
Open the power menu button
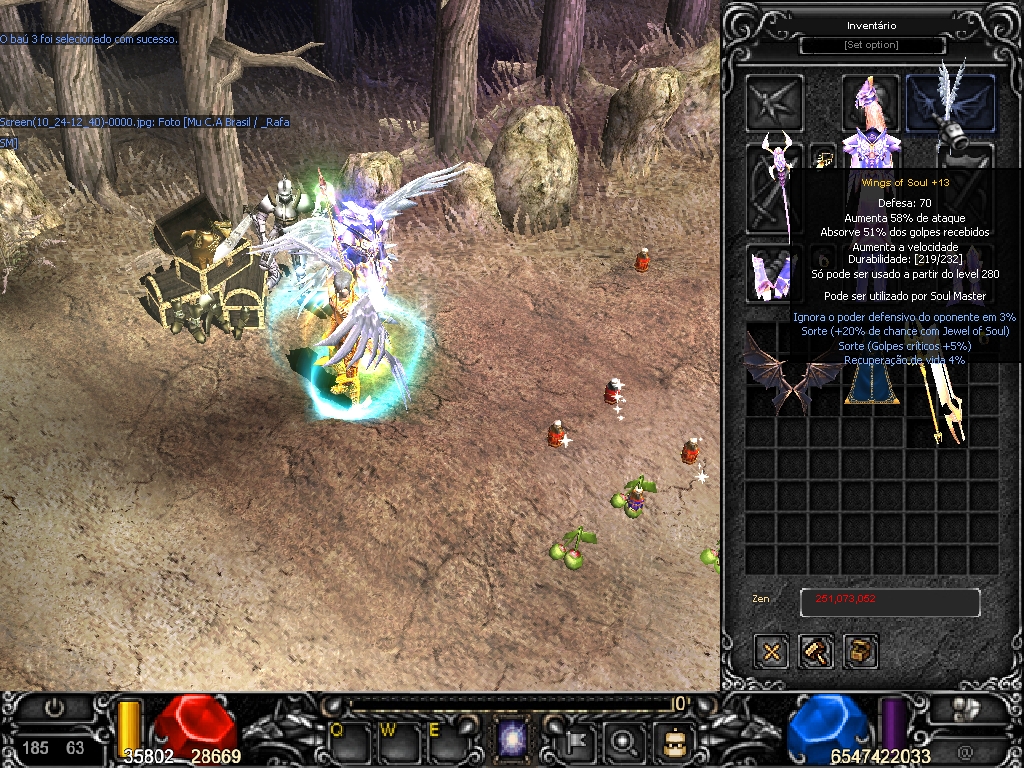(54, 708)
